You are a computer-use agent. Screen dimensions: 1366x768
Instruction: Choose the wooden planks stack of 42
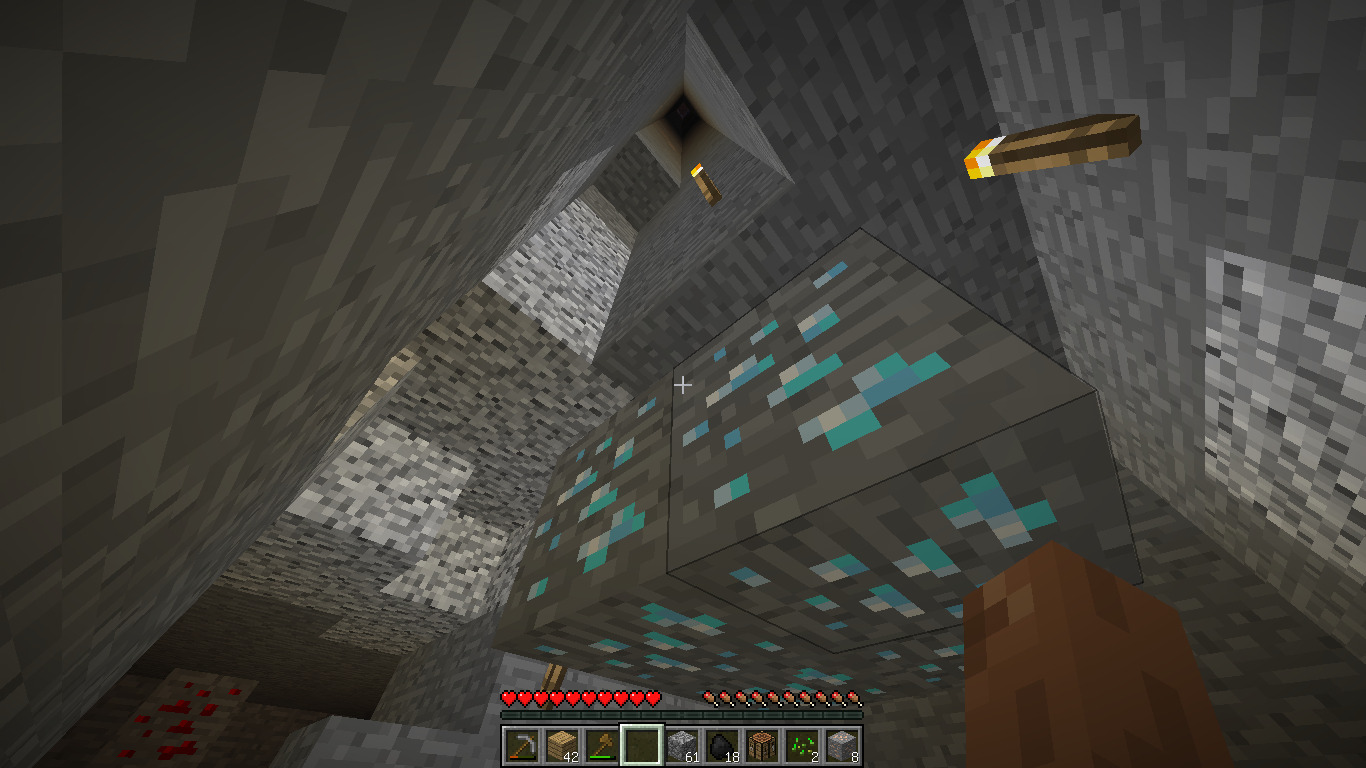[561, 745]
